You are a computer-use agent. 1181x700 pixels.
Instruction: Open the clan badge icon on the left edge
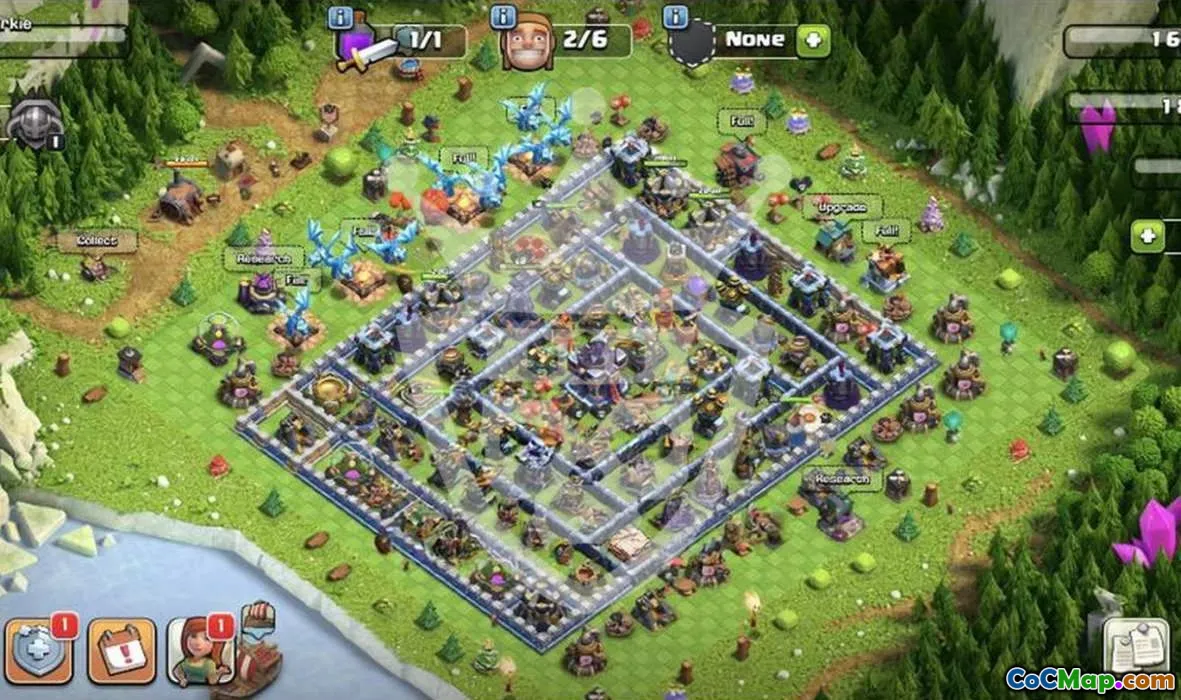tap(34, 125)
